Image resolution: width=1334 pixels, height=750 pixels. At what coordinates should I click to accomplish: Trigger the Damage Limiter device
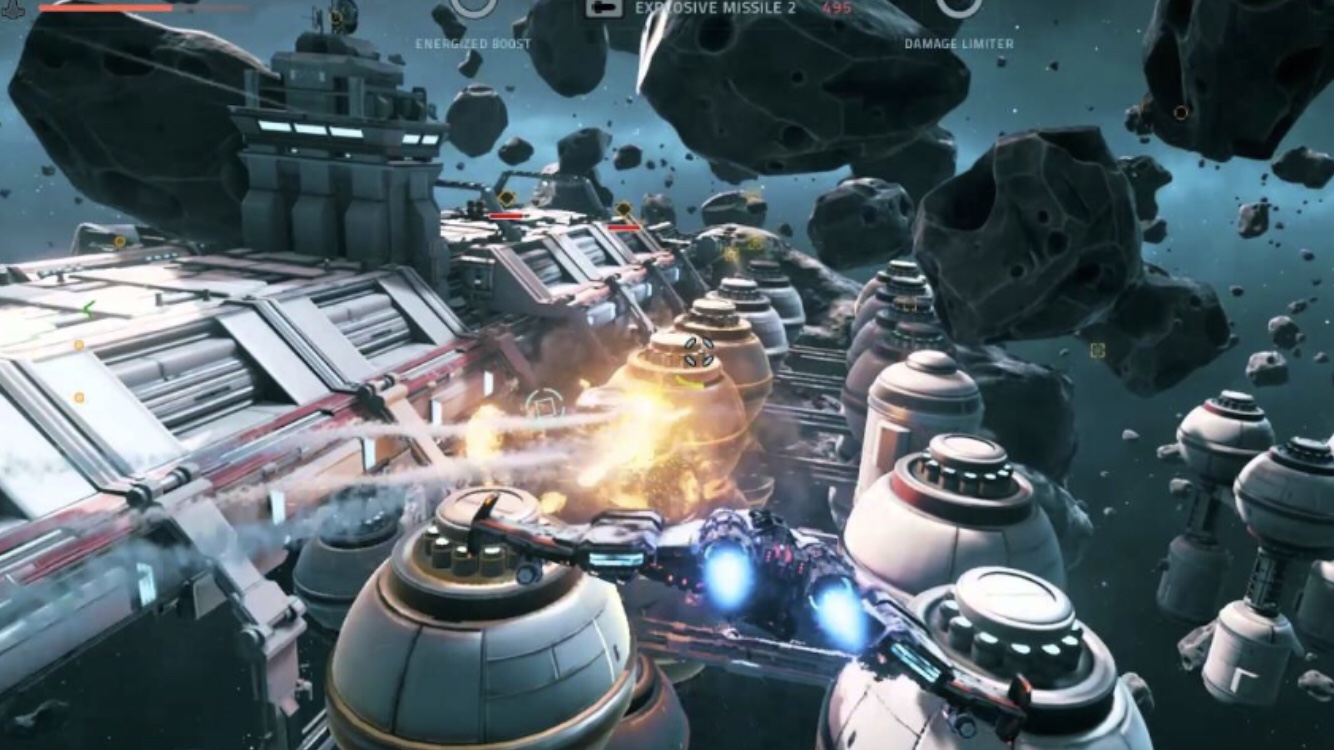(958, 8)
